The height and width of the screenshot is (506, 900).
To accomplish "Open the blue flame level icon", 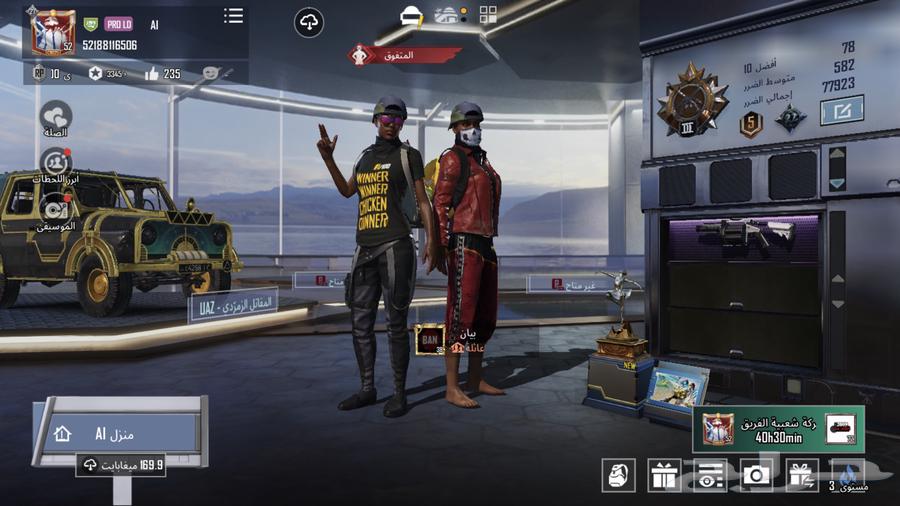I will [x=848, y=476].
